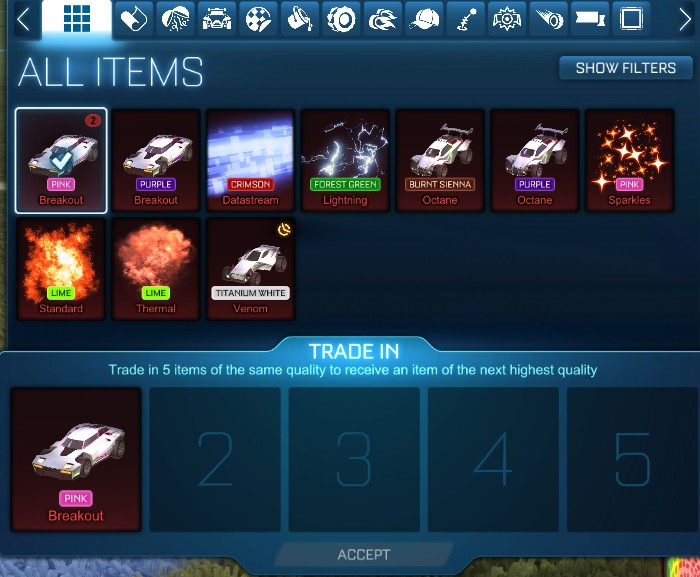Open the Show Filters panel
700x577 pixels.
point(626,68)
